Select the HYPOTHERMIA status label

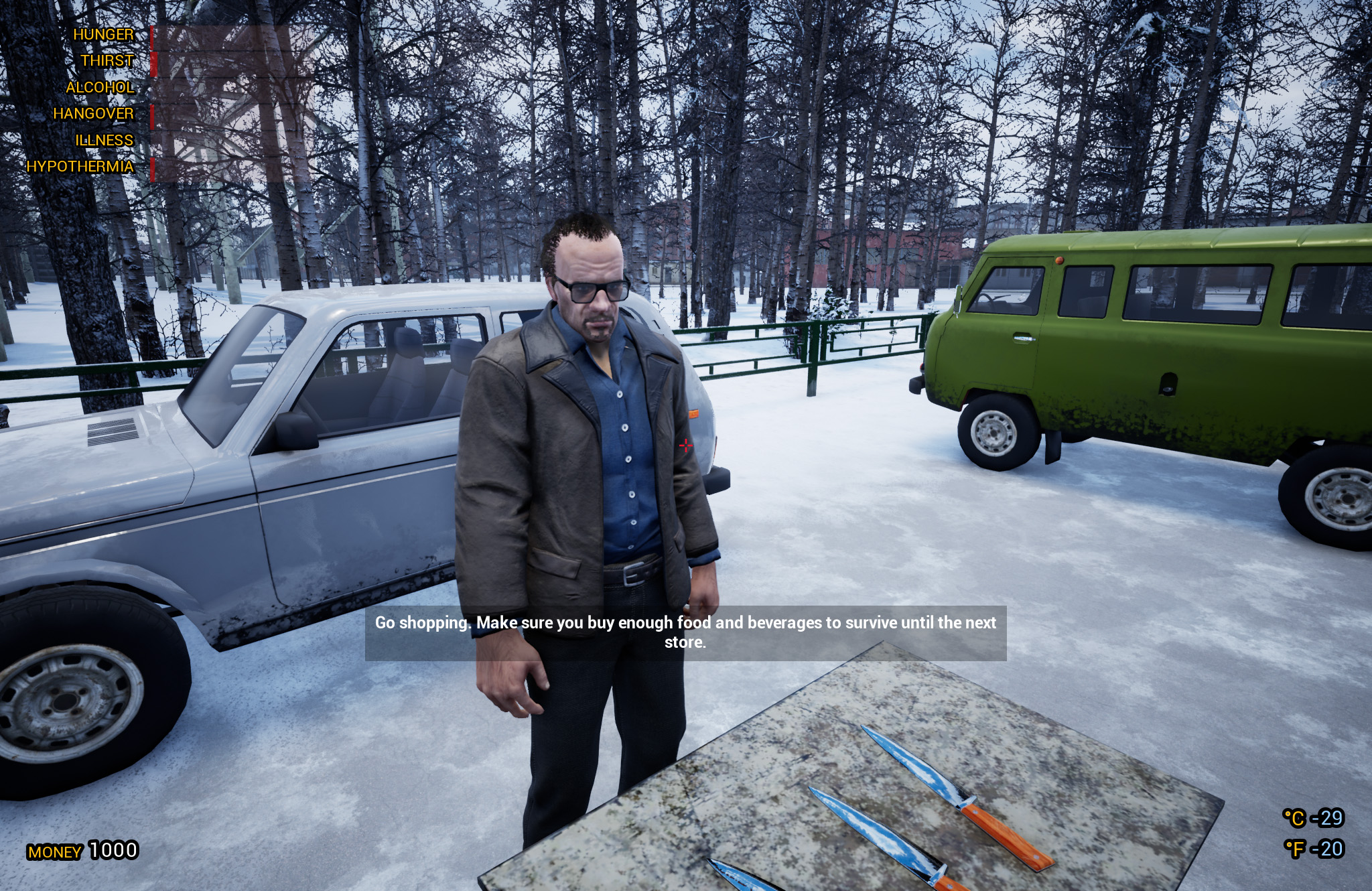[x=79, y=166]
